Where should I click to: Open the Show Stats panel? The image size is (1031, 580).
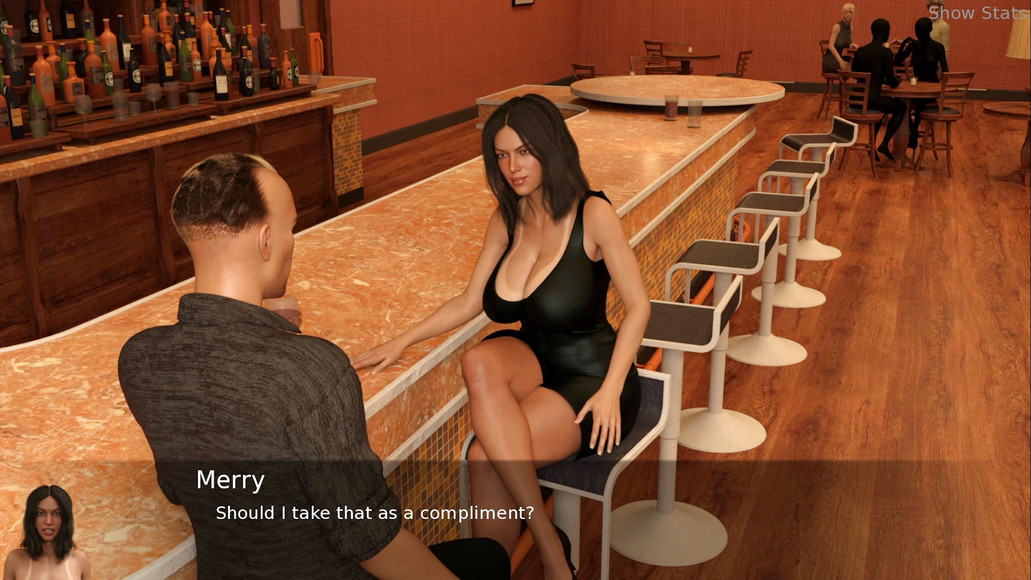(x=977, y=13)
